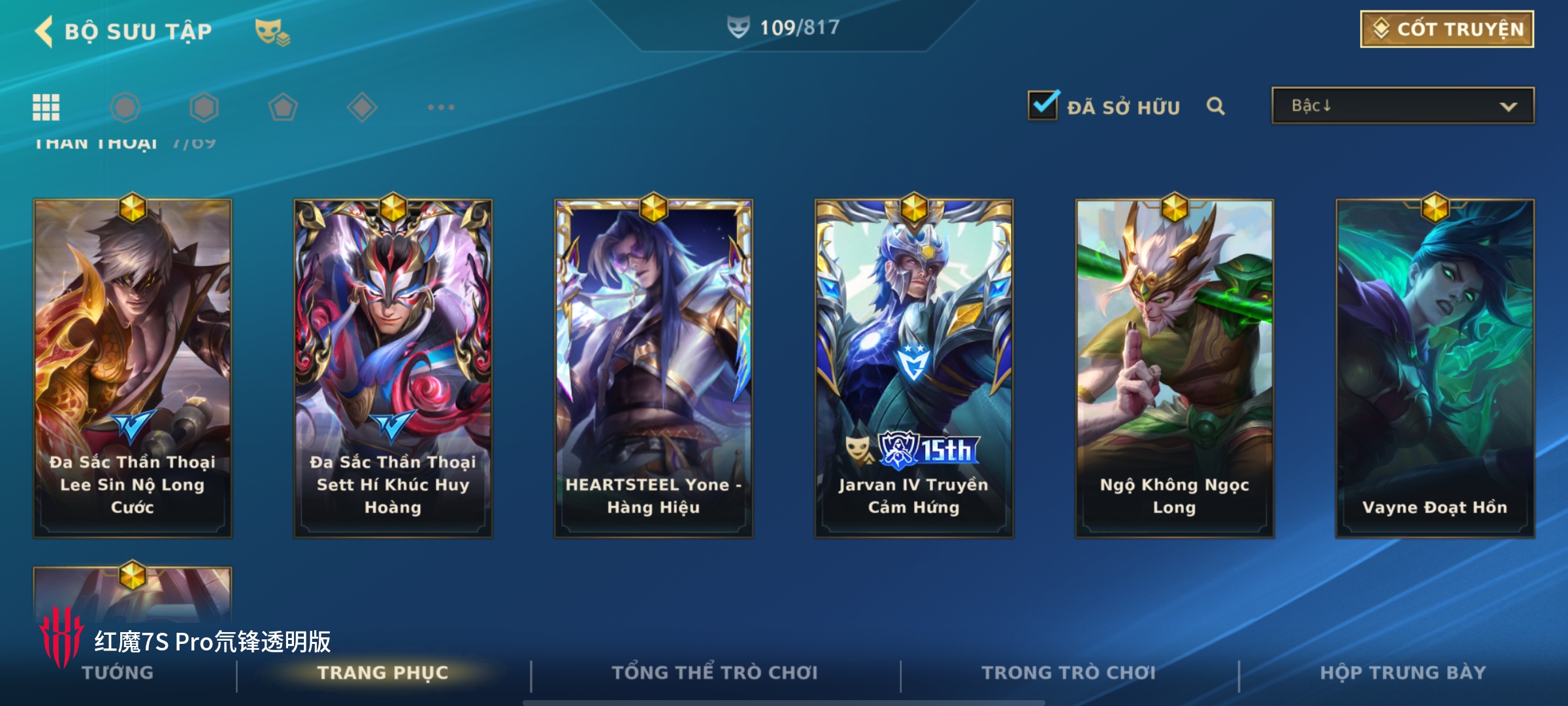Go back from Bộ Sưu Tập
Screen dimensions: 1568x706
44,31
